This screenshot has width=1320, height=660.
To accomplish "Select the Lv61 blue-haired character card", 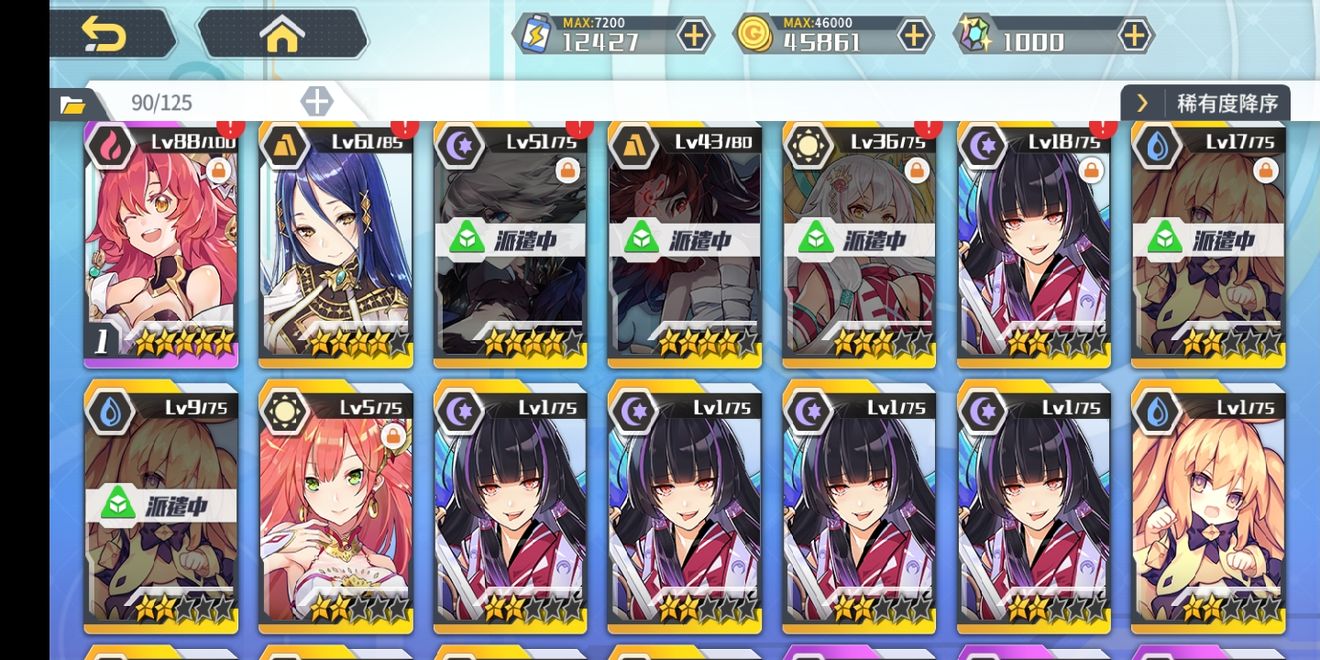I will click(x=336, y=245).
